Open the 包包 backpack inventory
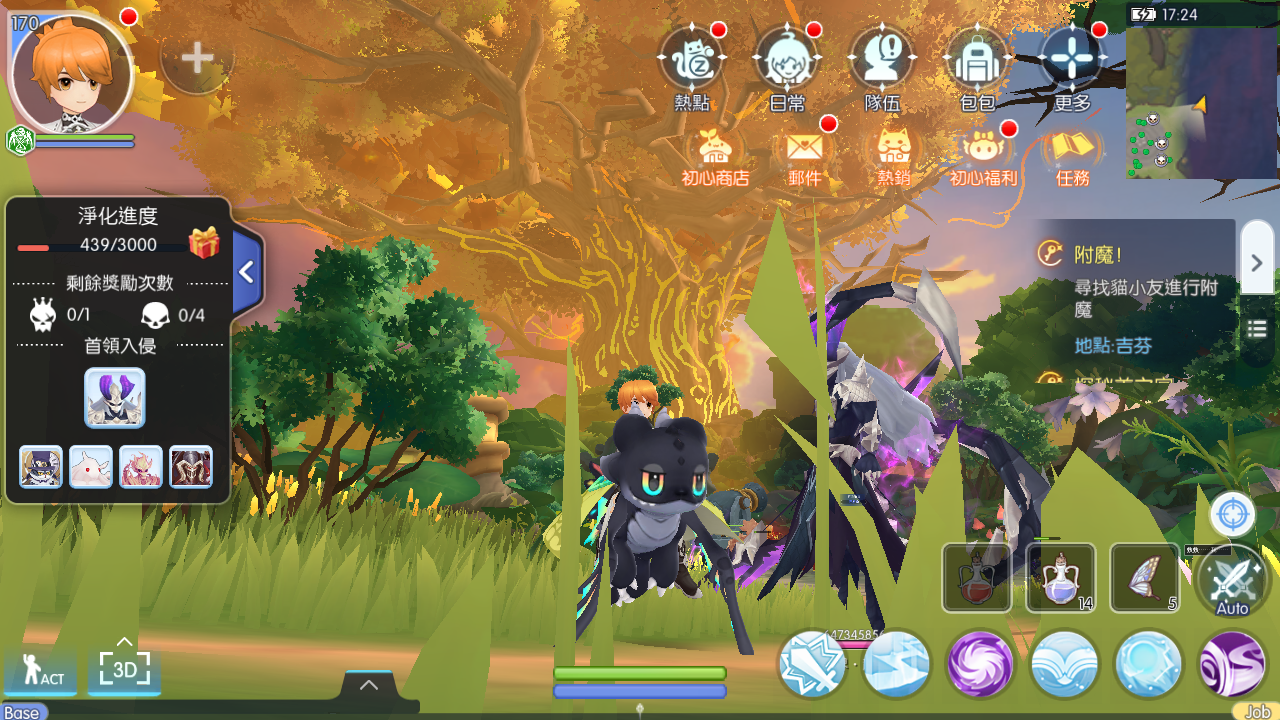The image size is (1280, 720). coord(976,62)
